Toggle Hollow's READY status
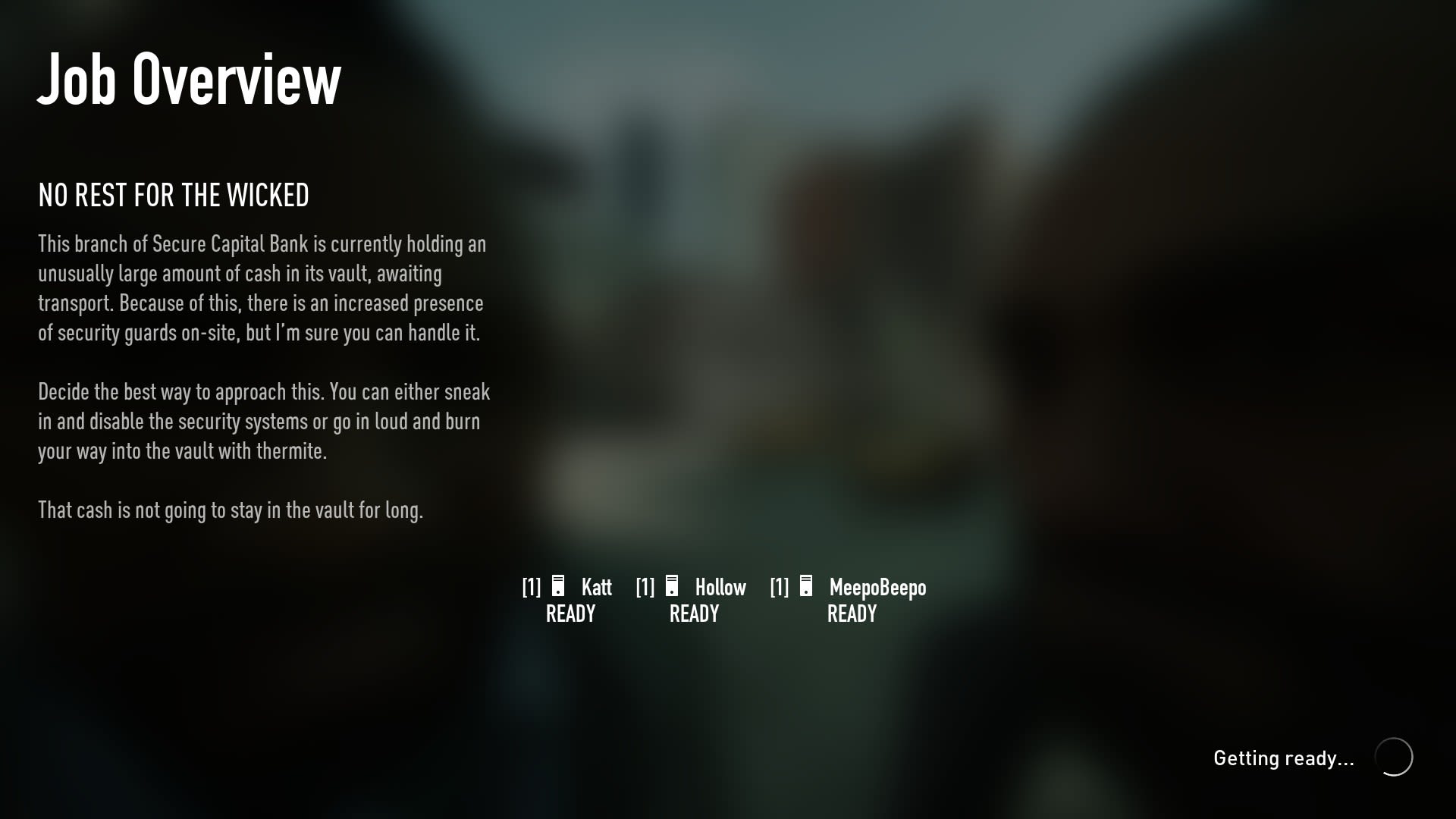 (694, 613)
